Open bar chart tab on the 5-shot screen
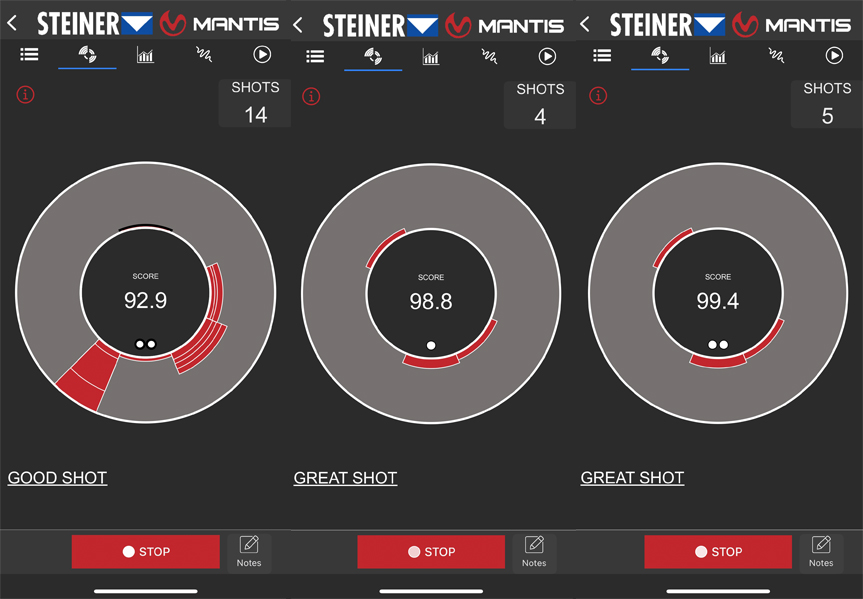 pos(718,56)
